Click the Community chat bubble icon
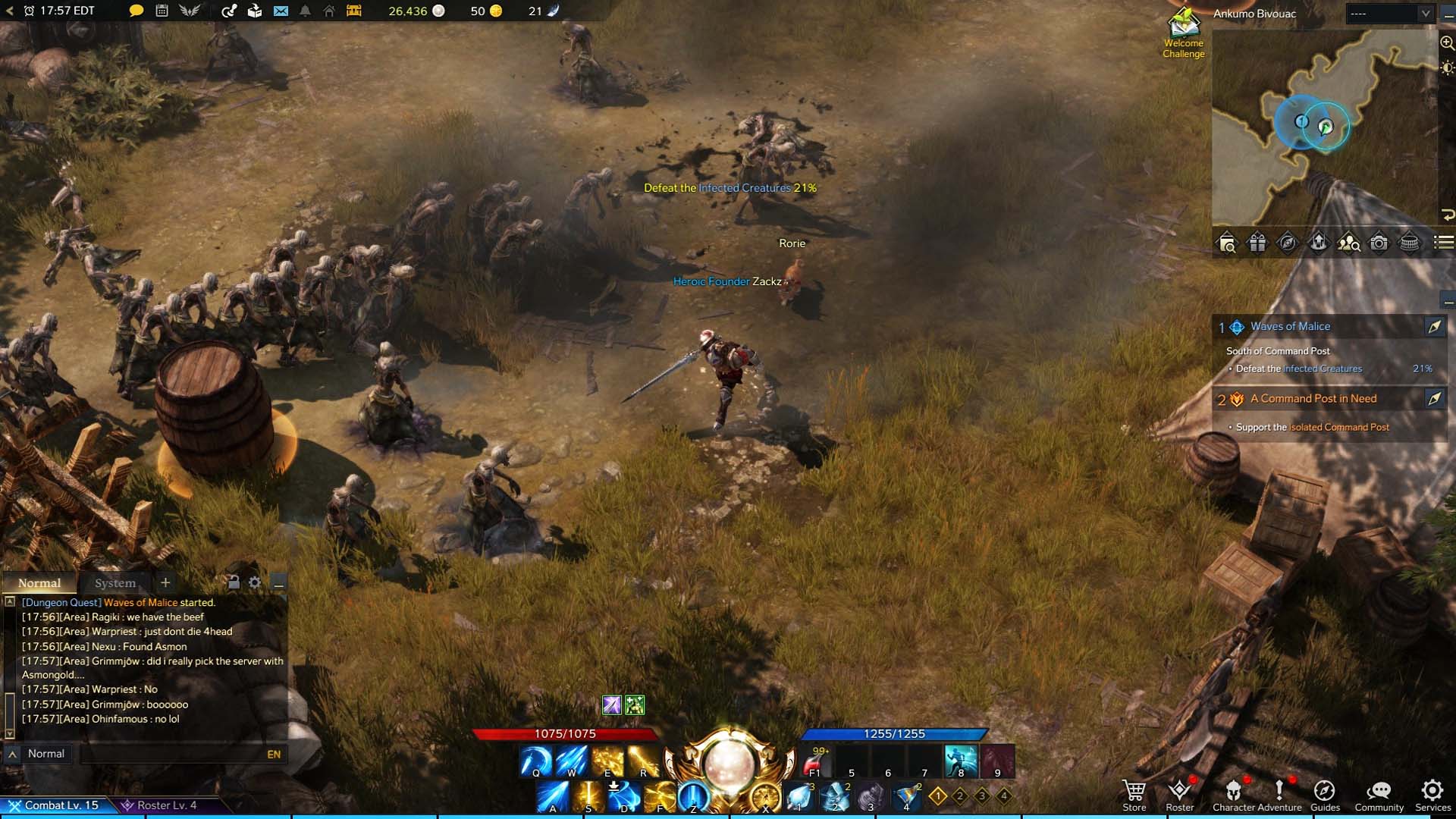Image resolution: width=1456 pixels, height=819 pixels. click(x=1379, y=792)
